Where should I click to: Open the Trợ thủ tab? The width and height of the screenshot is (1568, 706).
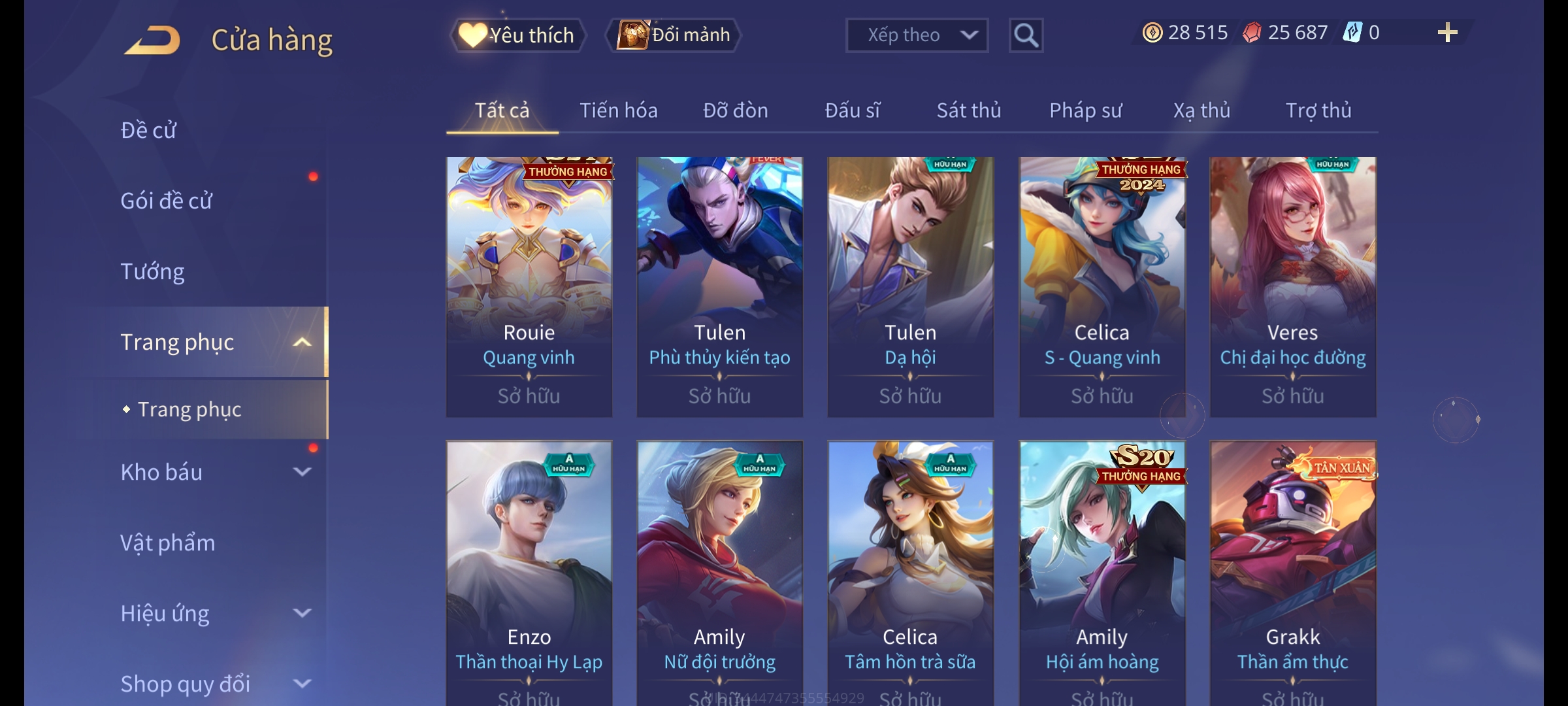point(1318,110)
